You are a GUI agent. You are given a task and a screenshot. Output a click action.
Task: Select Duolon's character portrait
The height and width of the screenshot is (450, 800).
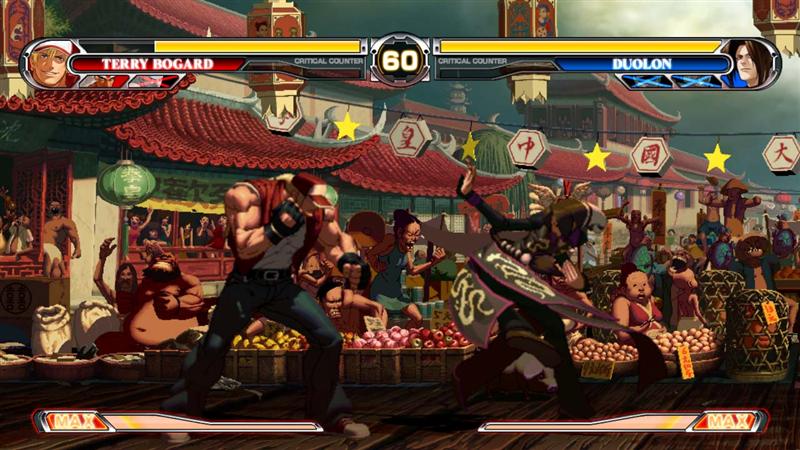pos(748,63)
